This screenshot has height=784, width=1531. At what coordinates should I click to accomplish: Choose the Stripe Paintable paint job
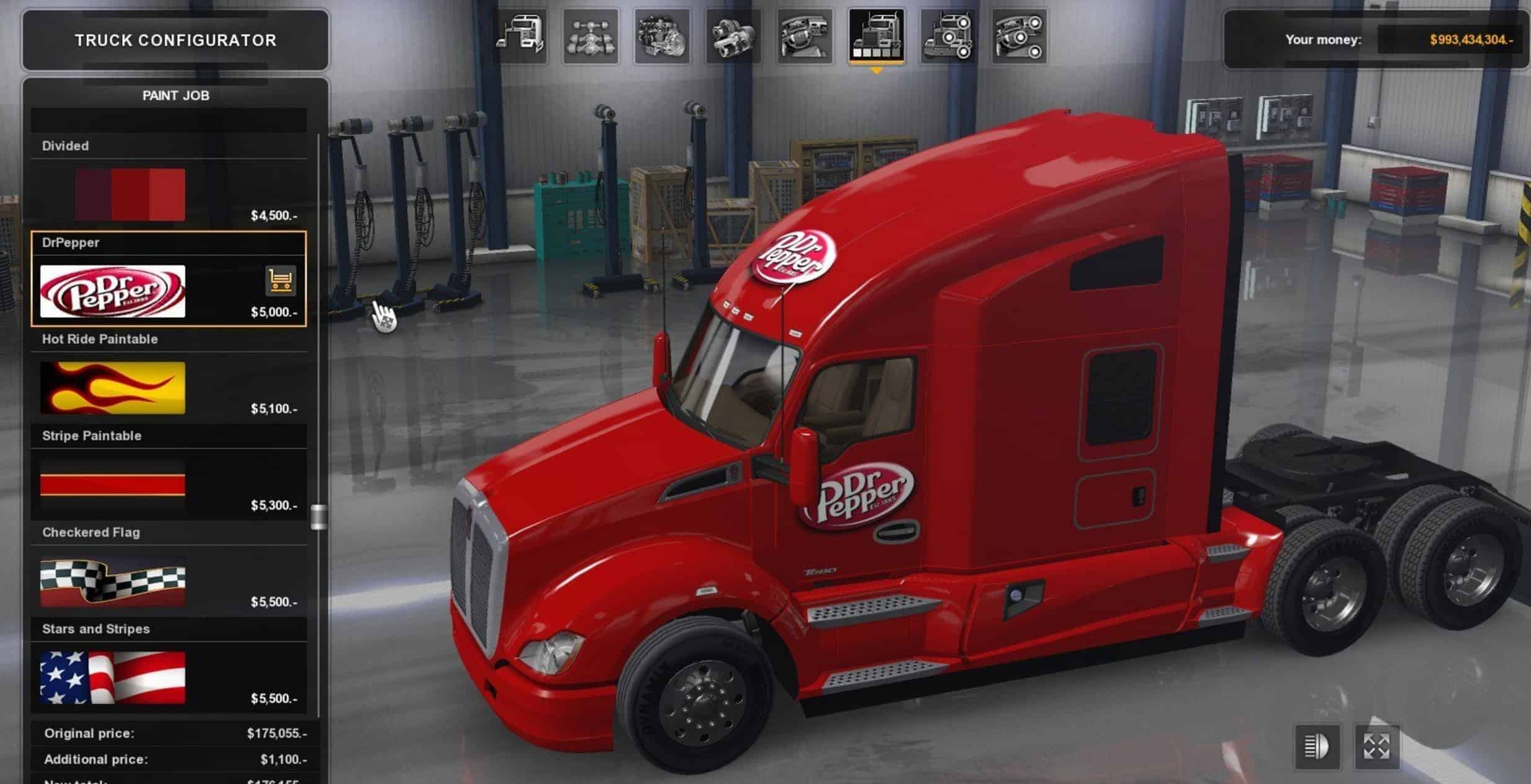click(x=113, y=485)
